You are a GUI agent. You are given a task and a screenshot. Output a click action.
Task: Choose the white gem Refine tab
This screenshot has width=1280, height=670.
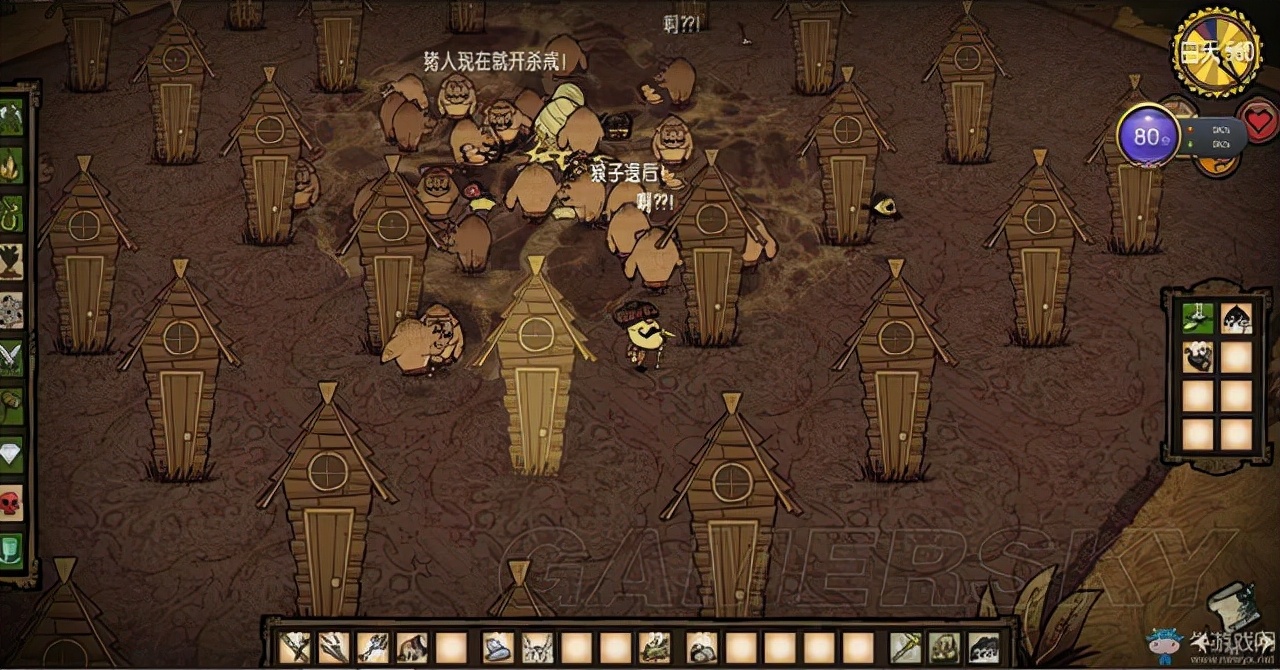click(x=12, y=452)
